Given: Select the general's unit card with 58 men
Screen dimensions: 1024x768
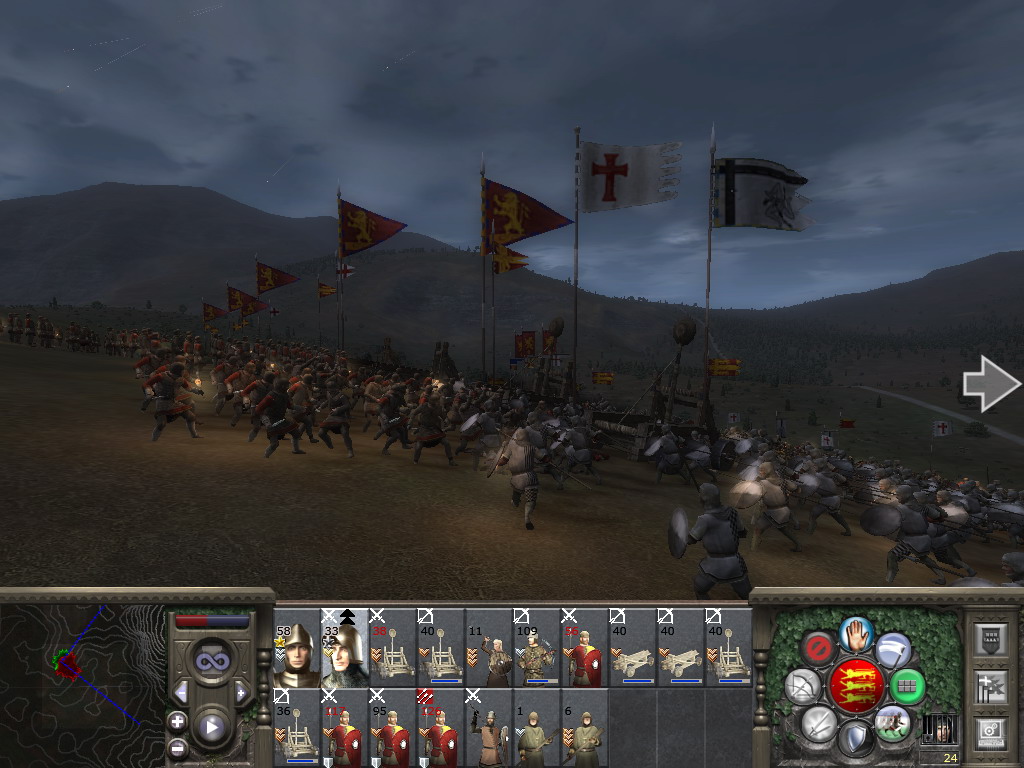Looking at the screenshot, I should click(297, 647).
